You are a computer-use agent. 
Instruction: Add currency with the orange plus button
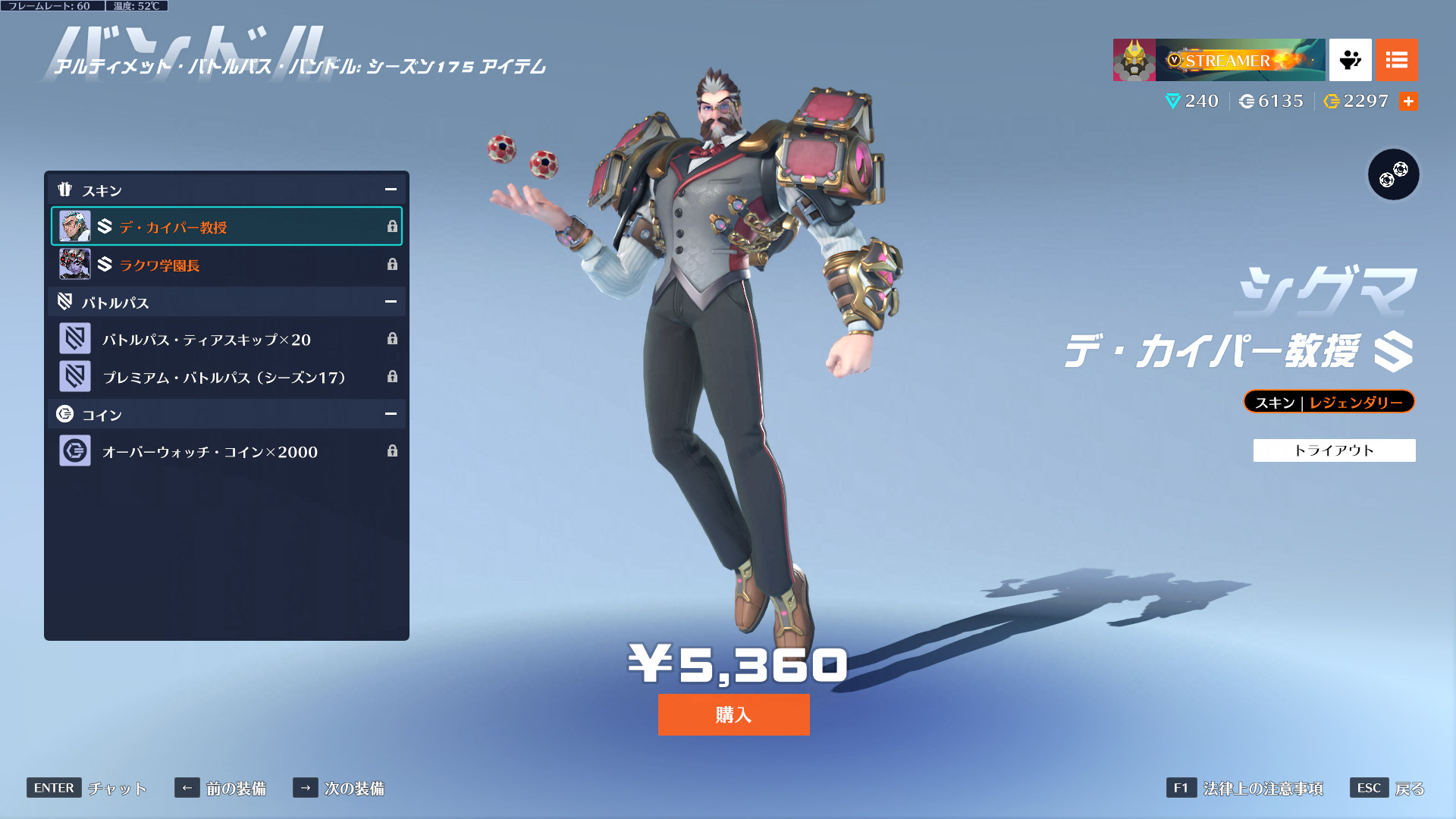[1408, 101]
